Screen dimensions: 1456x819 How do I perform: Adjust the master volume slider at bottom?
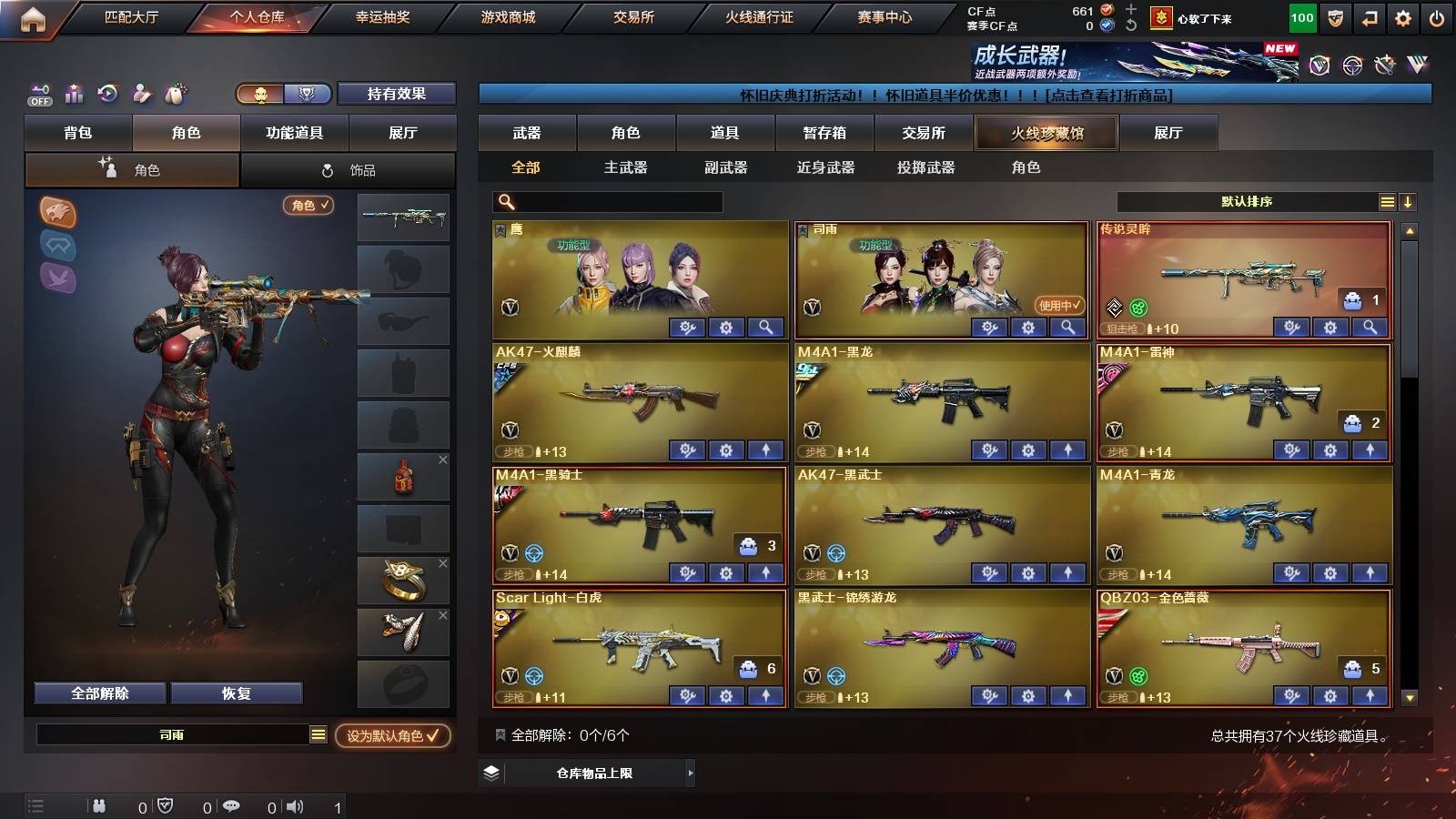click(x=317, y=805)
